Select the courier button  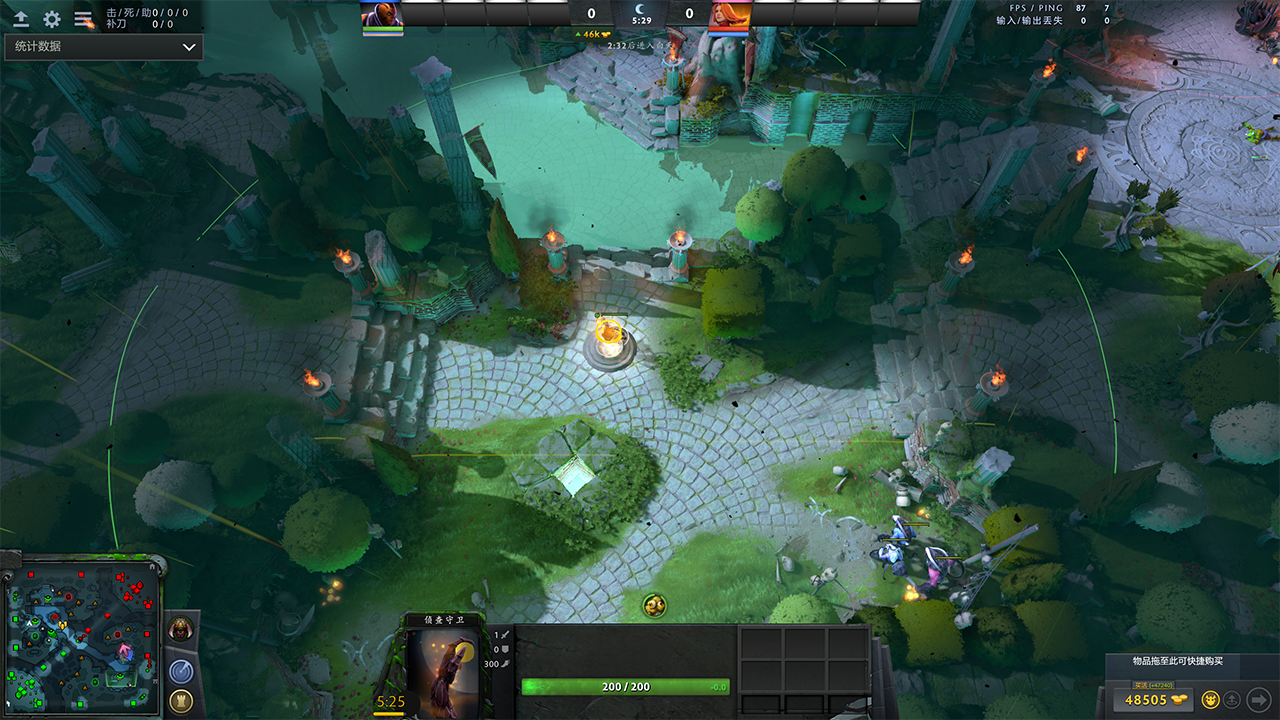[x=1210, y=699]
